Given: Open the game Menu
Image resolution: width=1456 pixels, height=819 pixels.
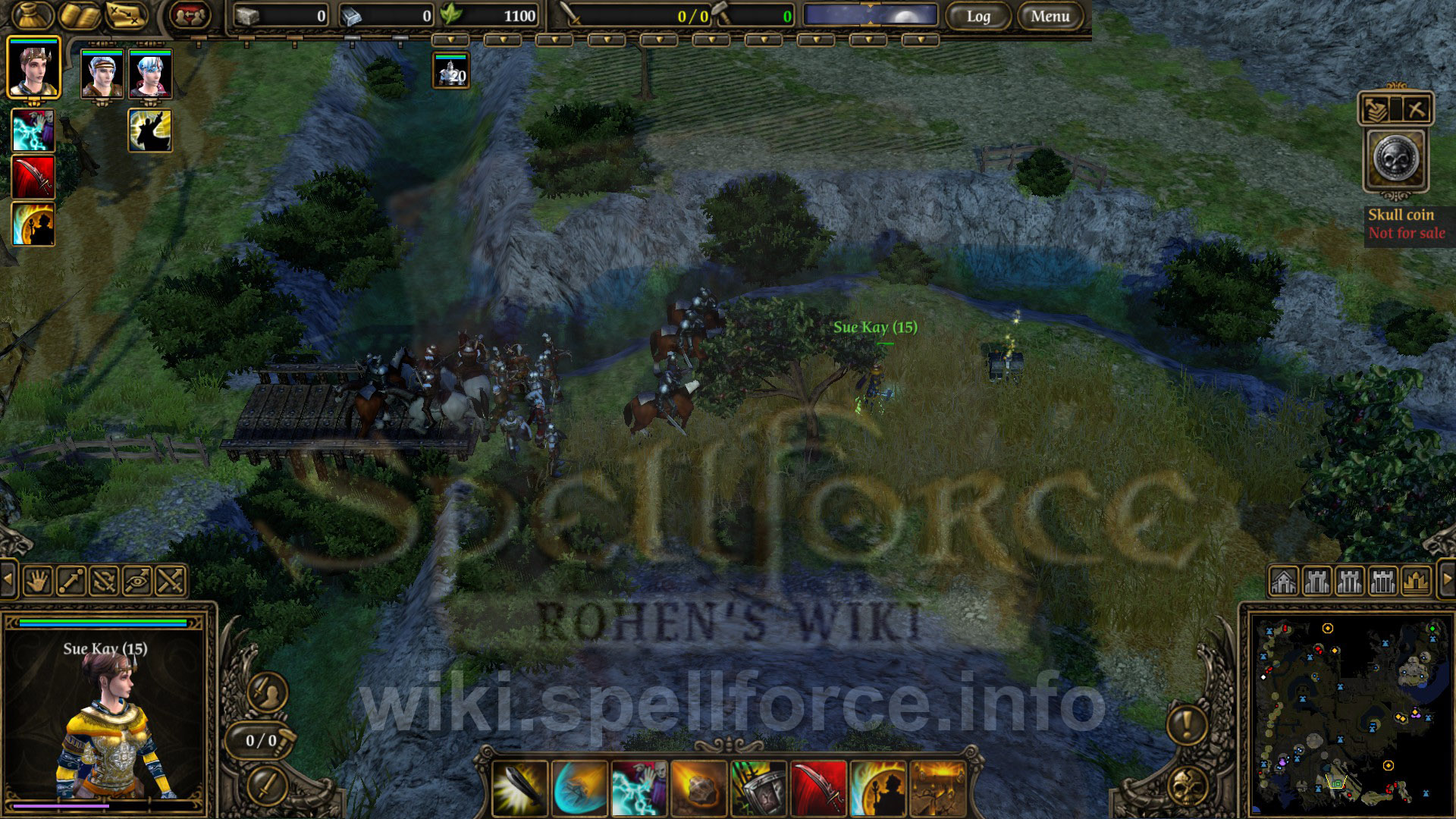Looking at the screenshot, I should point(1050,16).
